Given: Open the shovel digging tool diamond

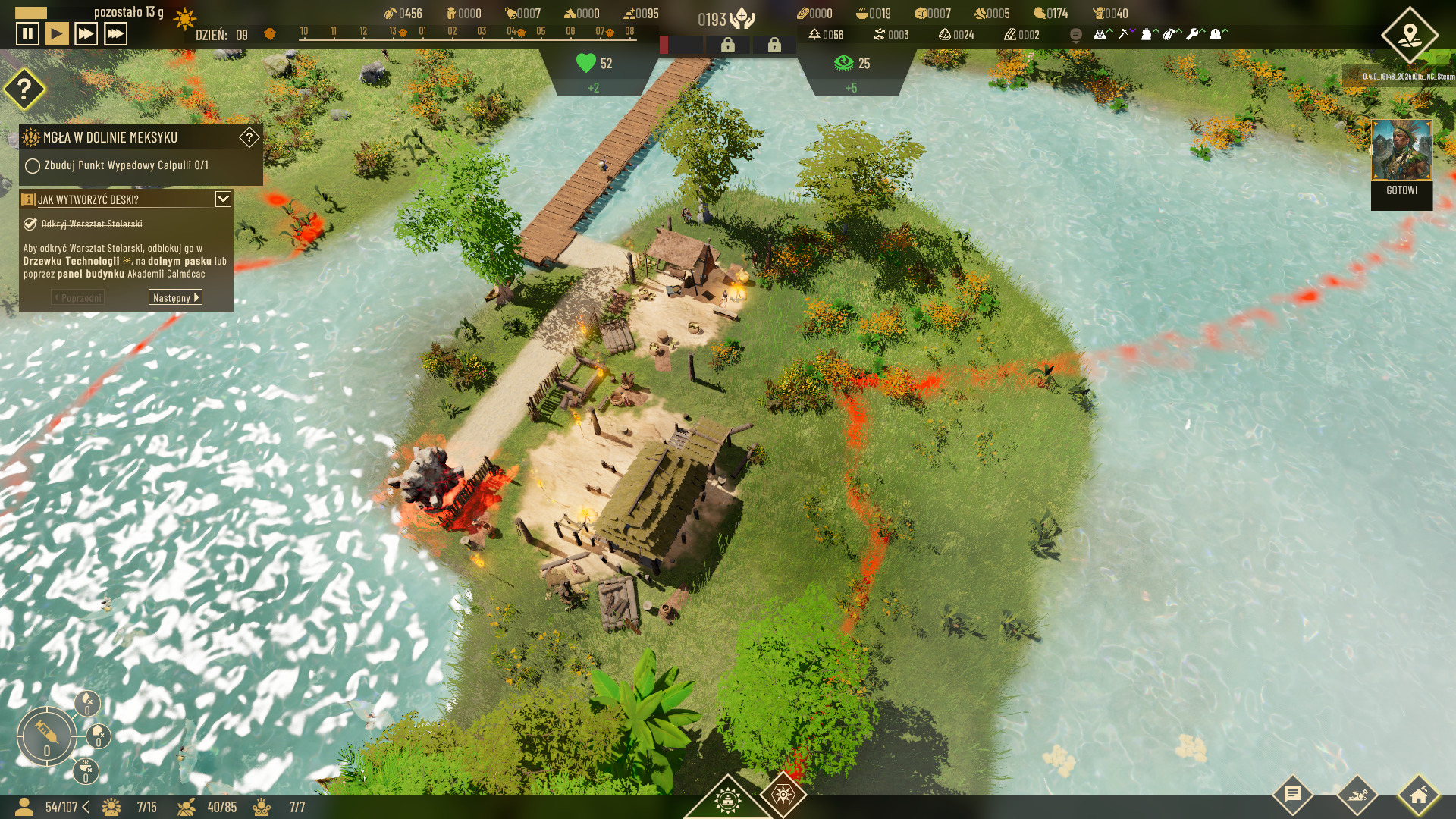Looking at the screenshot, I should coord(1356,795).
